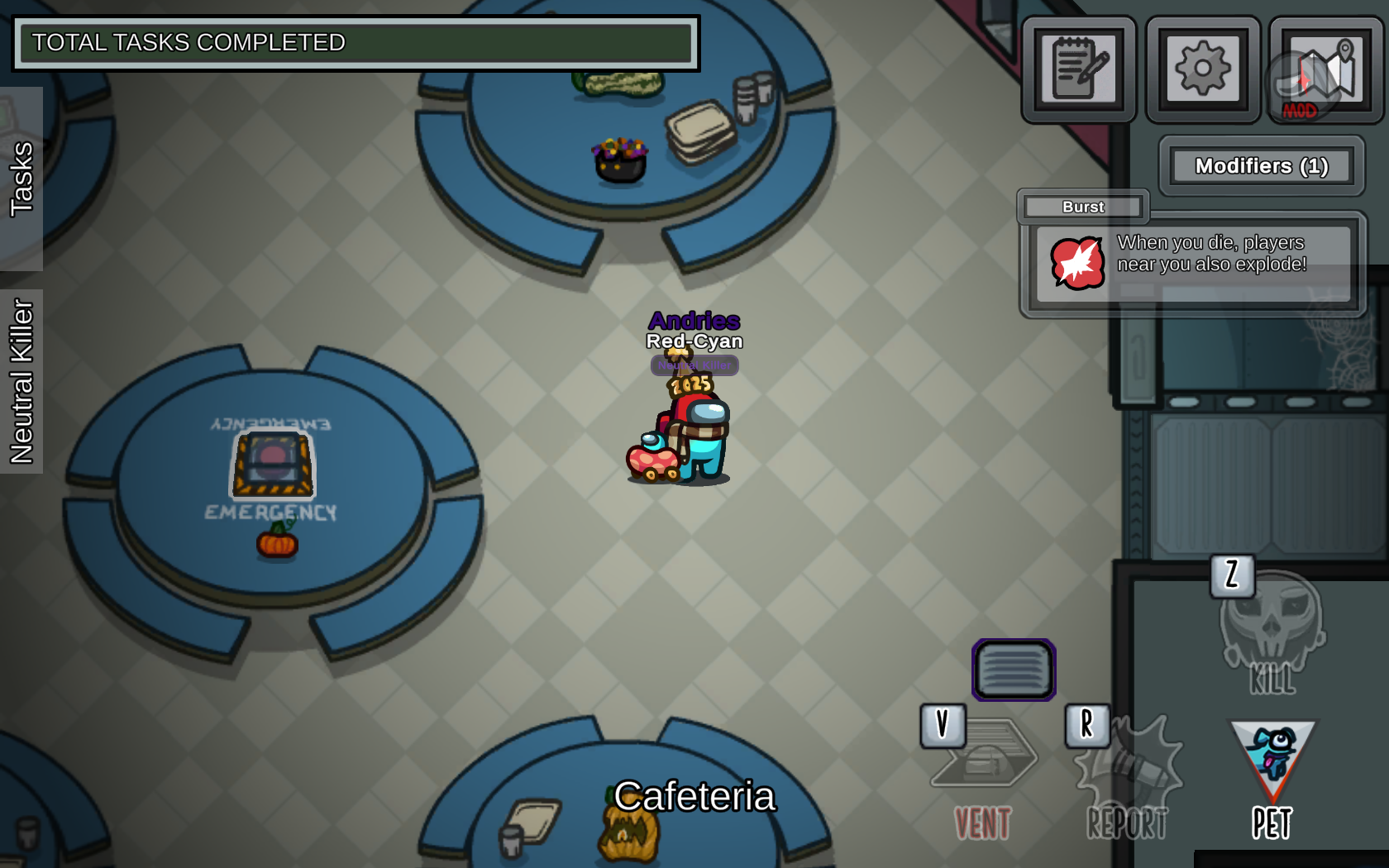Open the map button
Image resolution: width=1389 pixels, height=868 pixels.
pyautogui.click(x=1326, y=69)
